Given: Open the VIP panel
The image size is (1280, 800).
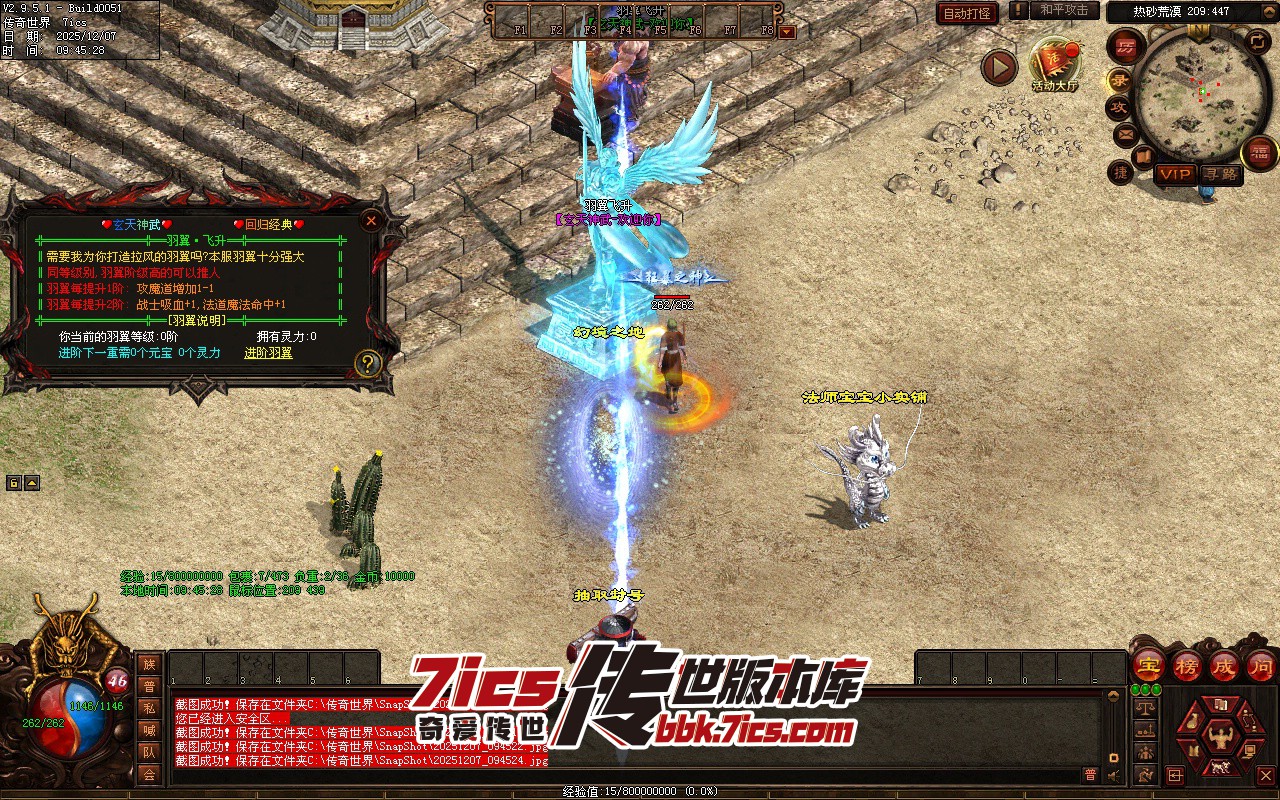Looking at the screenshot, I should [1175, 174].
